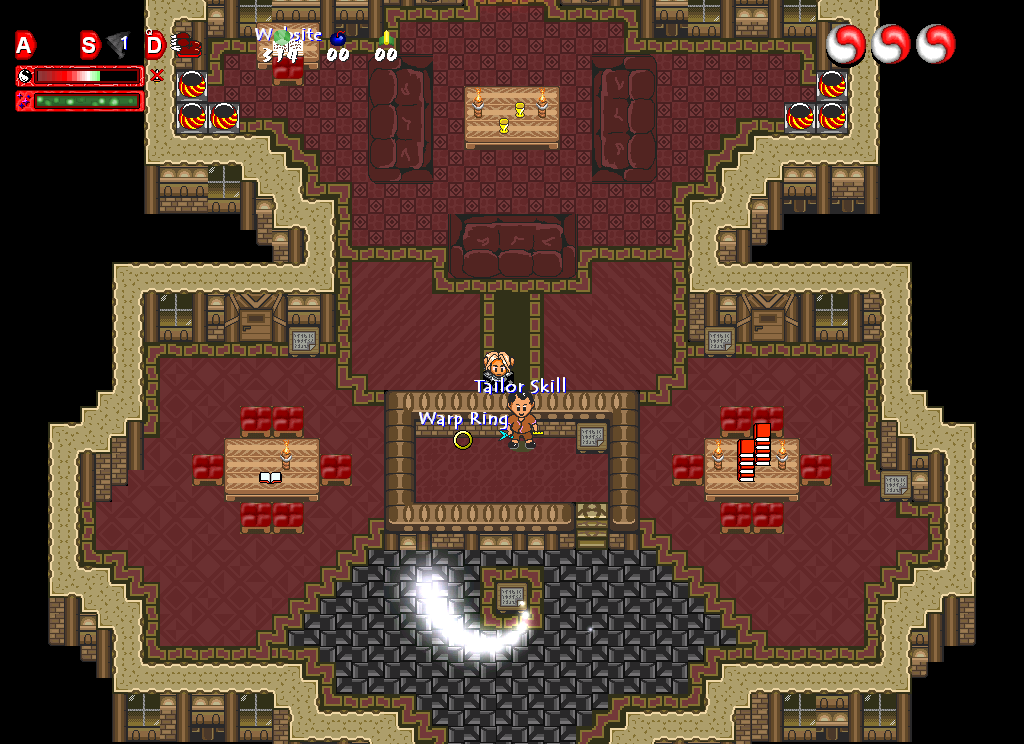
Task: Select the S slot gray item
Action: pyautogui.click(x=118, y=45)
